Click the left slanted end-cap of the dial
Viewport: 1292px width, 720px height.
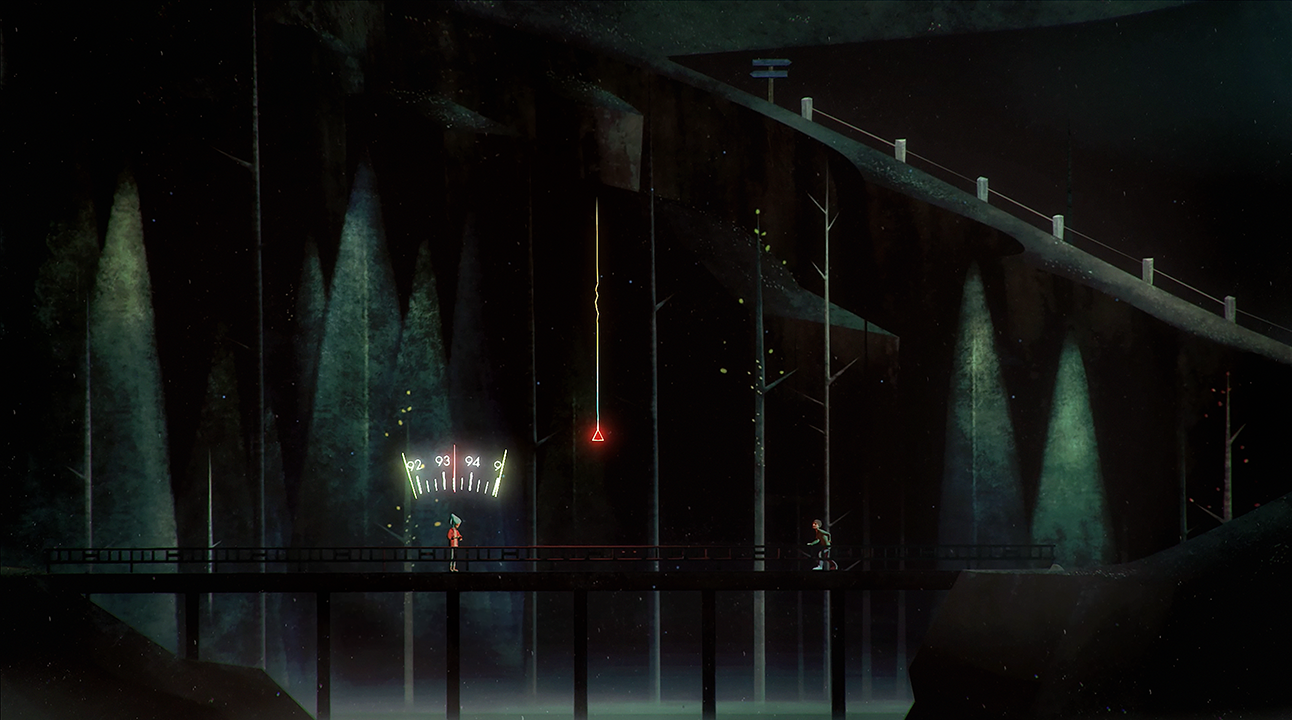(409, 474)
